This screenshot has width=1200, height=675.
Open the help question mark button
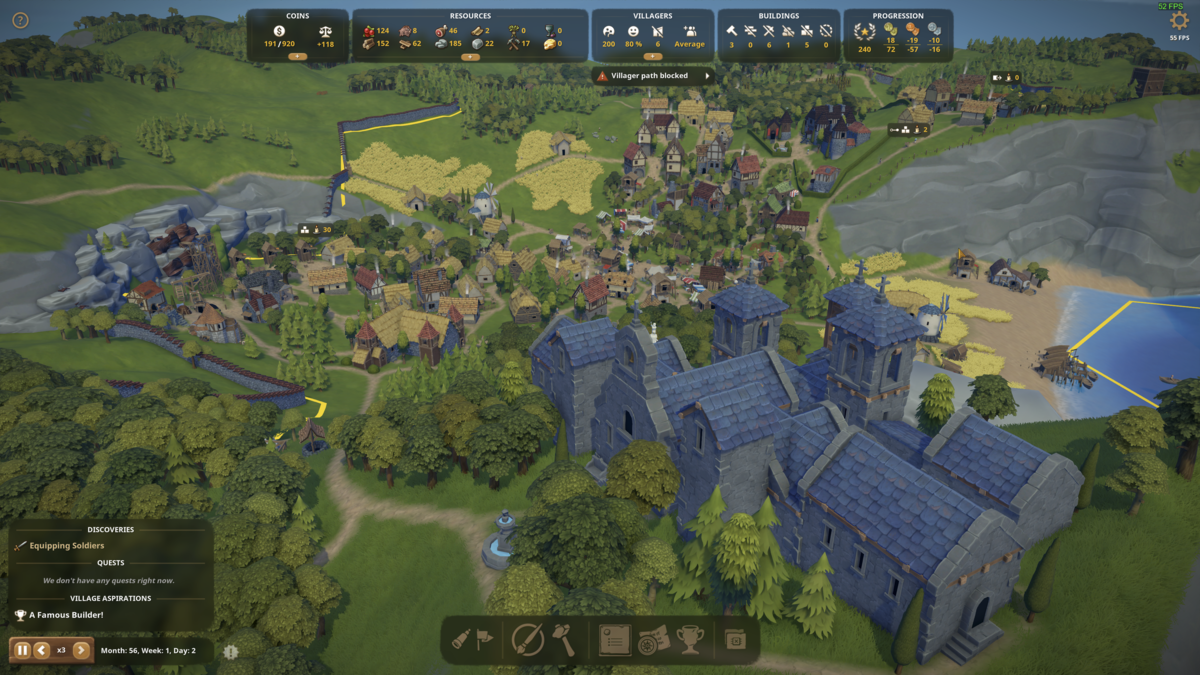point(20,20)
